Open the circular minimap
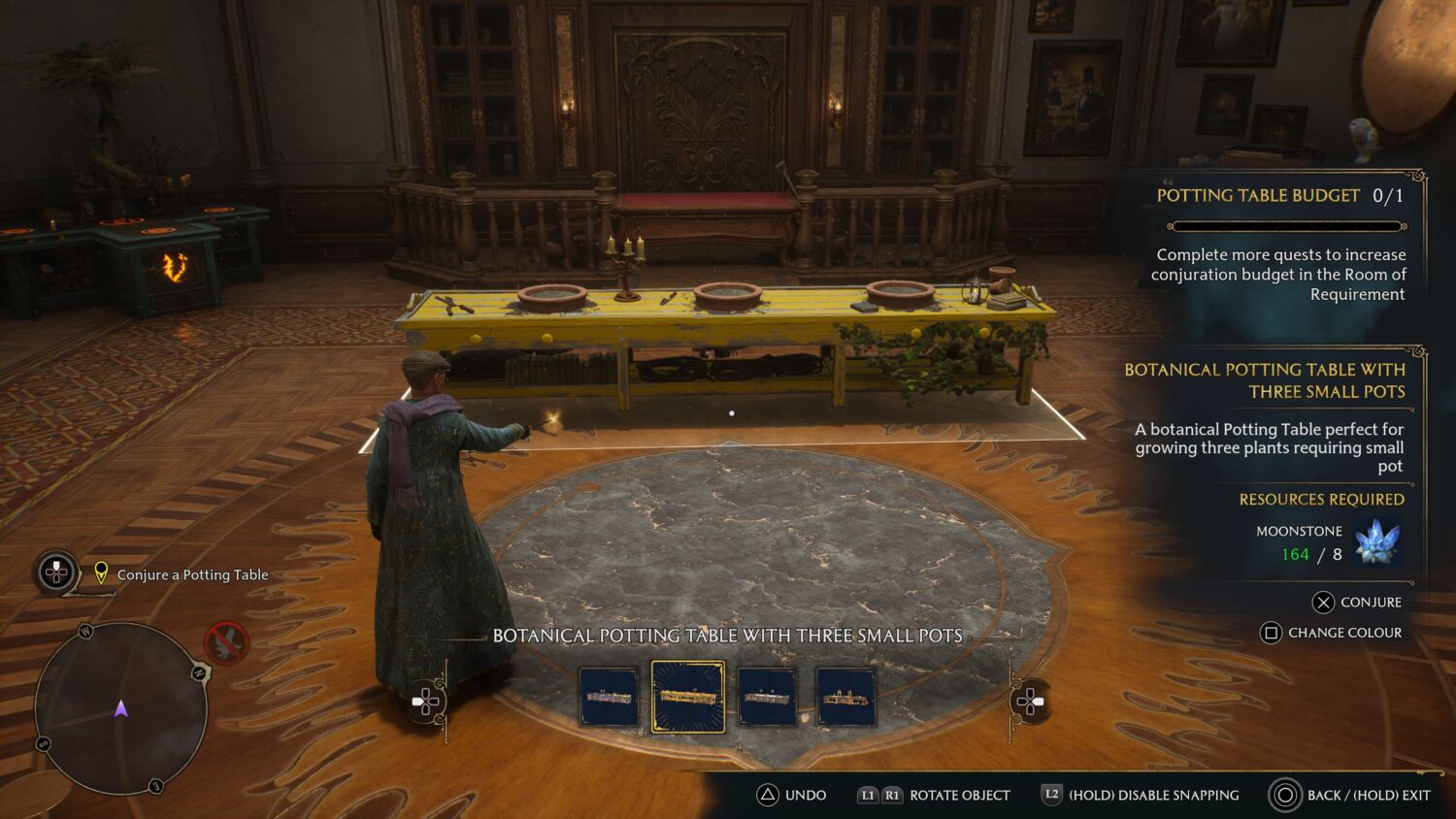This screenshot has height=819, width=1456. pyautogui.click(x=121, y=708)
